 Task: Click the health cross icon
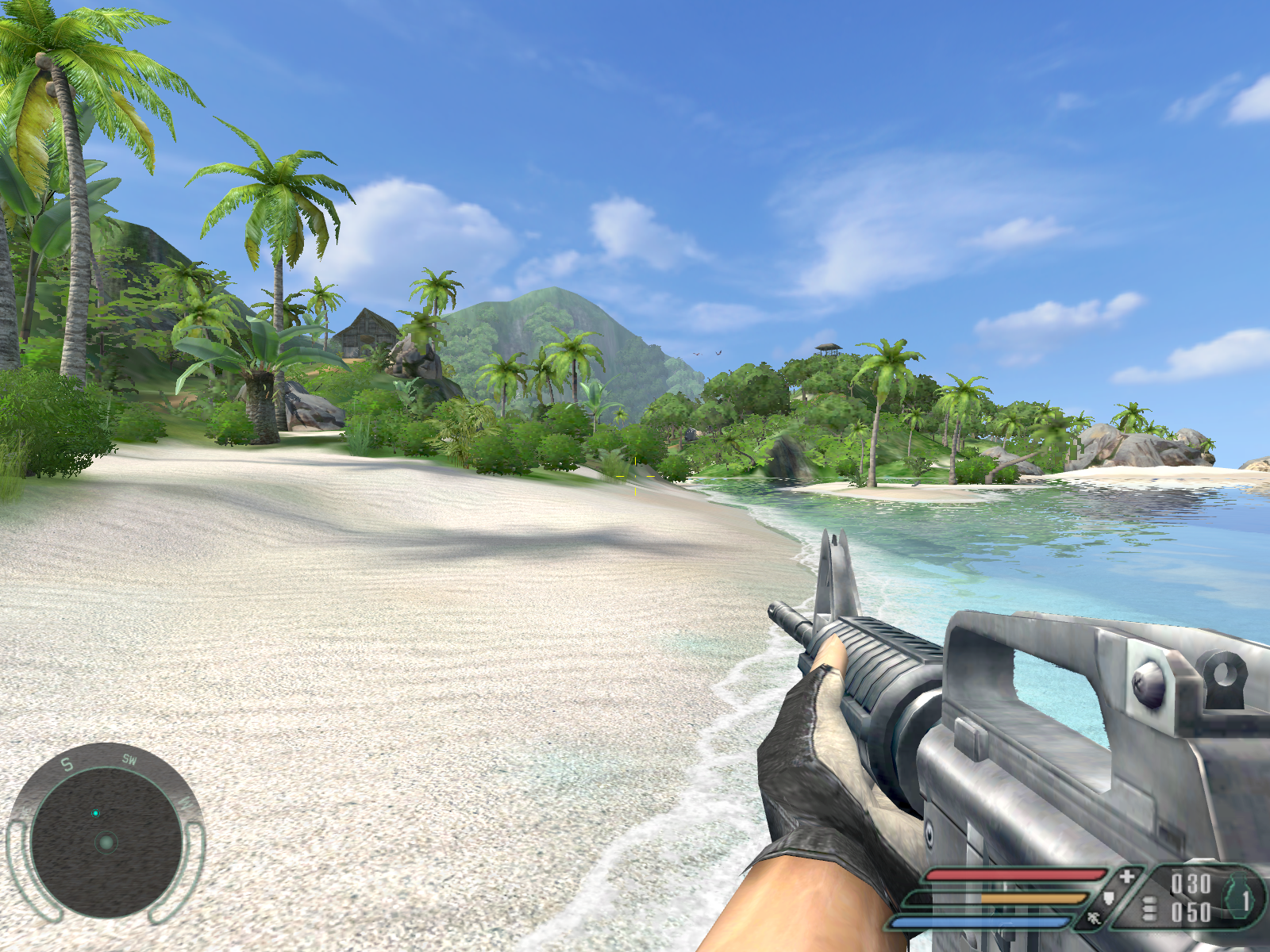tap(1127, 877)
